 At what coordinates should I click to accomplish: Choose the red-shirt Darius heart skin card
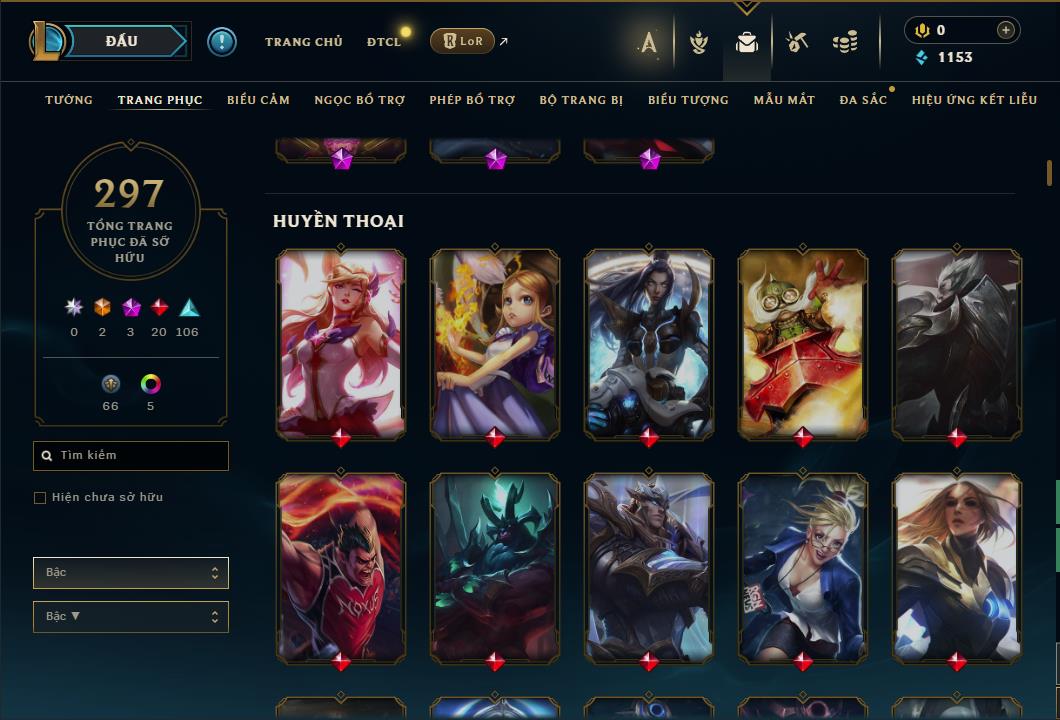(x=341, y=567)
